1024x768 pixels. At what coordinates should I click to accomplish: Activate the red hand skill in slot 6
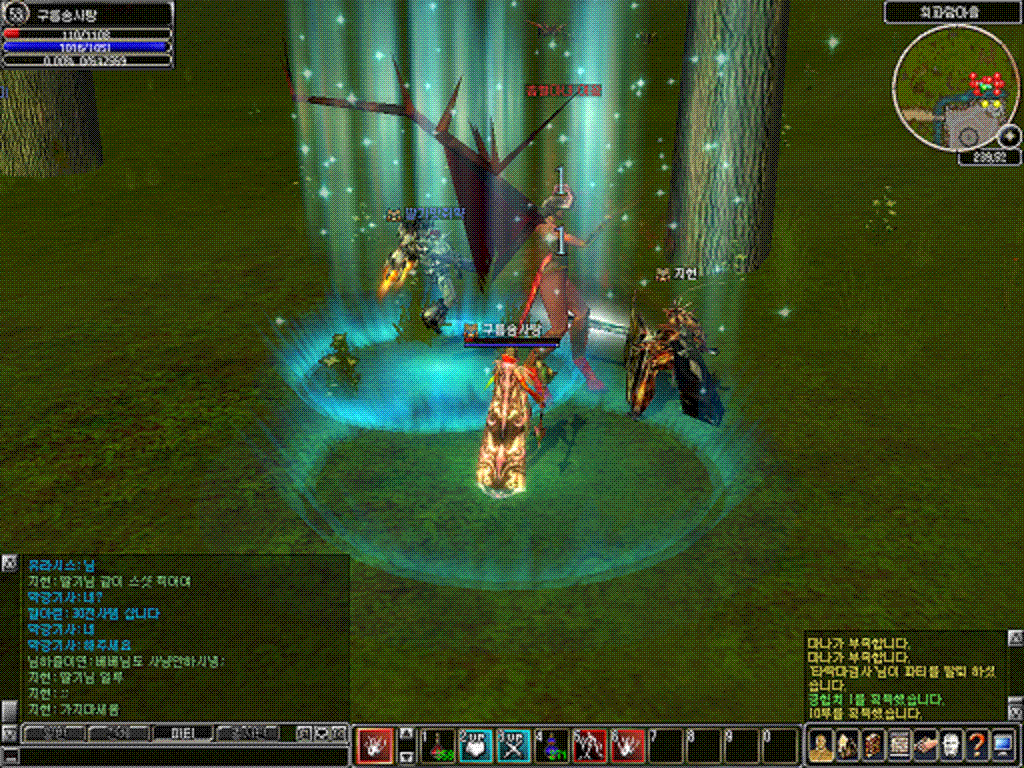click(628, 745)
